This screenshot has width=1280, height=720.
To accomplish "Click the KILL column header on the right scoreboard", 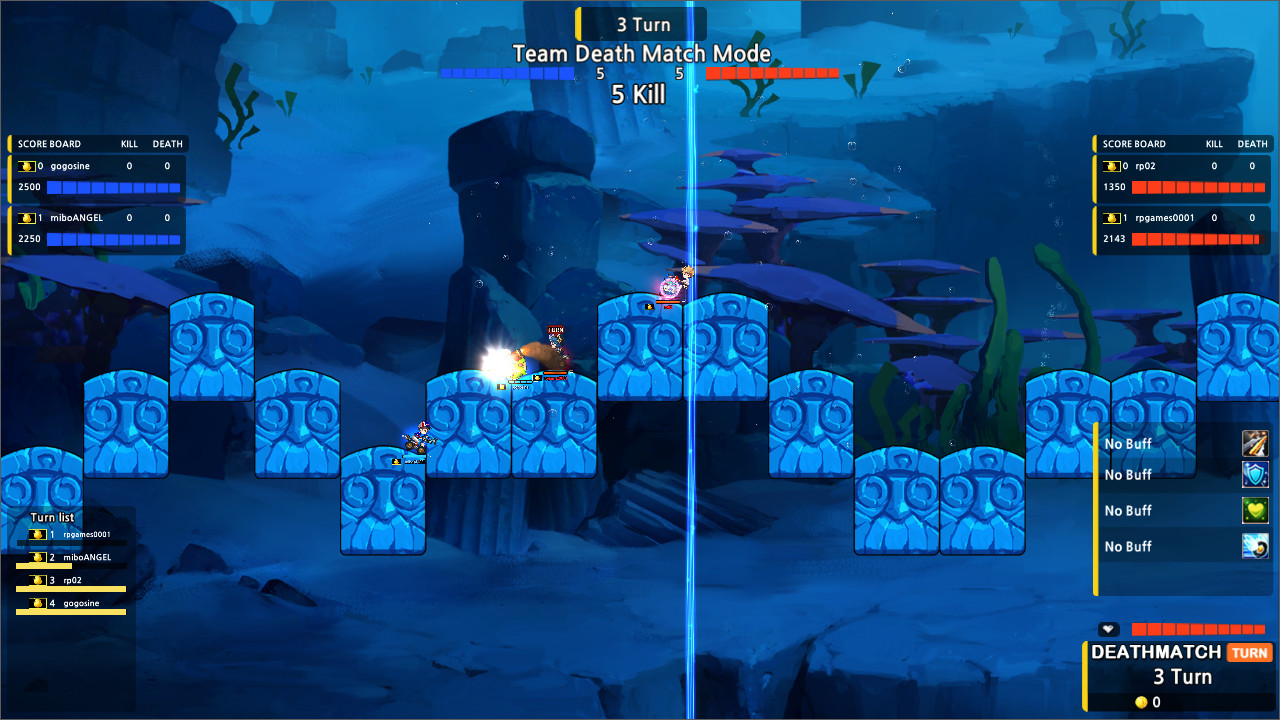I will click(x=1213, y=143).
